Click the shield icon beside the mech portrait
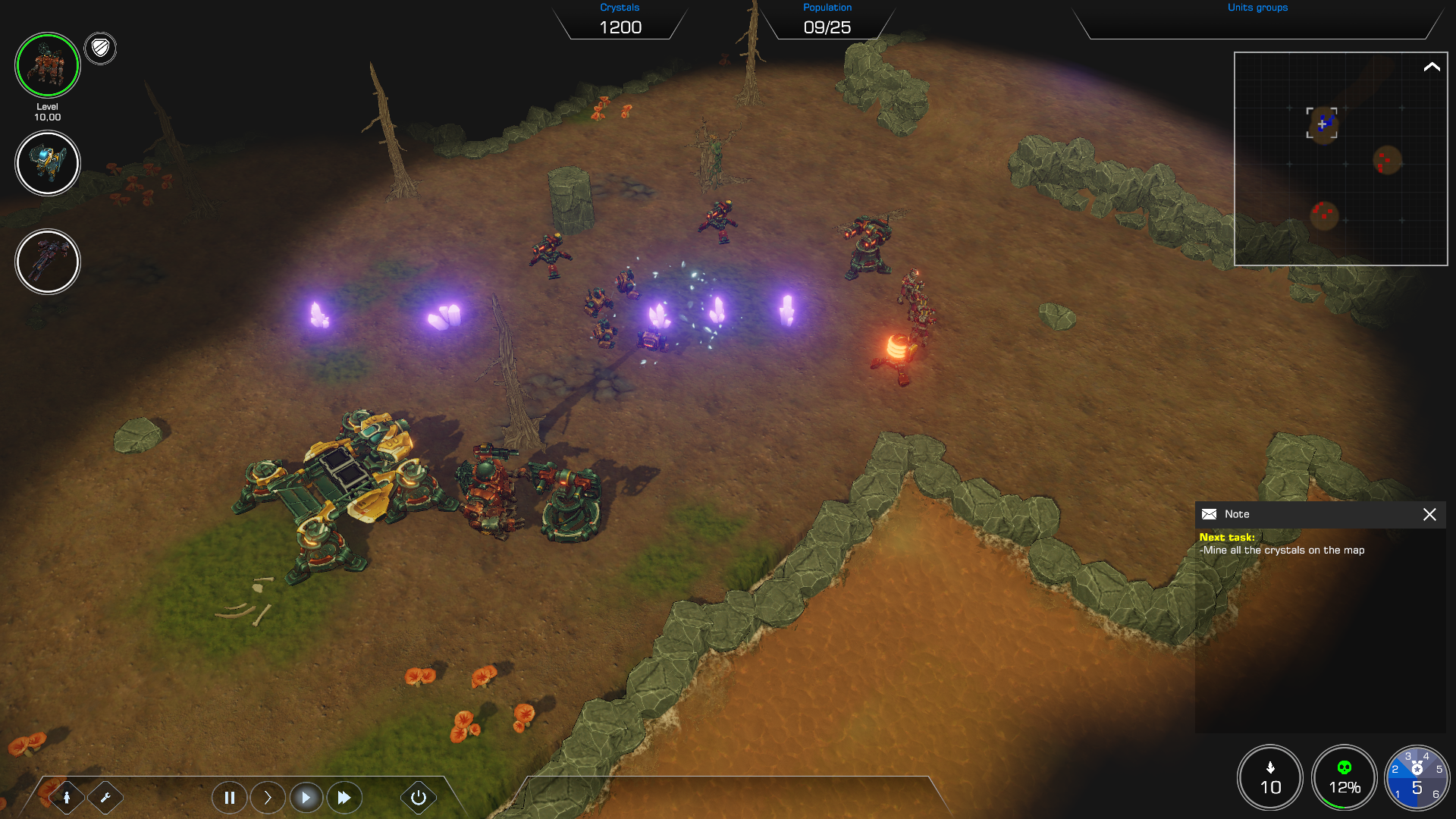 click(x=100, y=49)
